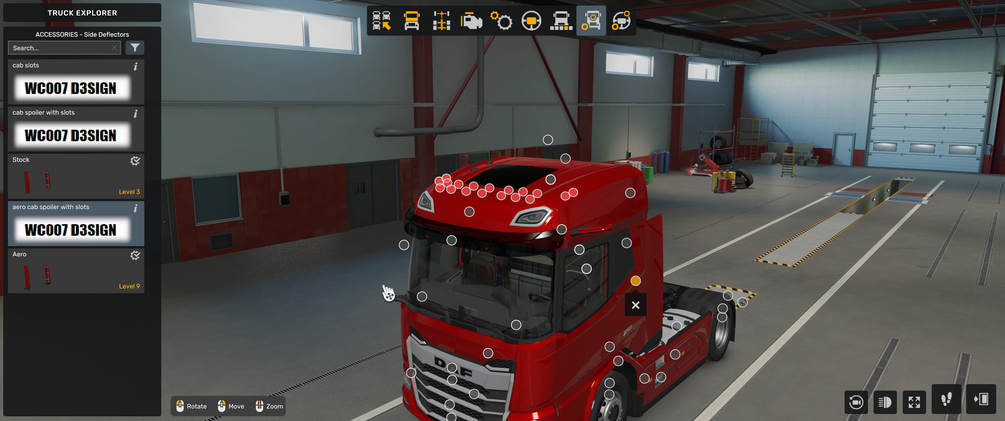Show info for 'cab slots' item

coord(136,67)
